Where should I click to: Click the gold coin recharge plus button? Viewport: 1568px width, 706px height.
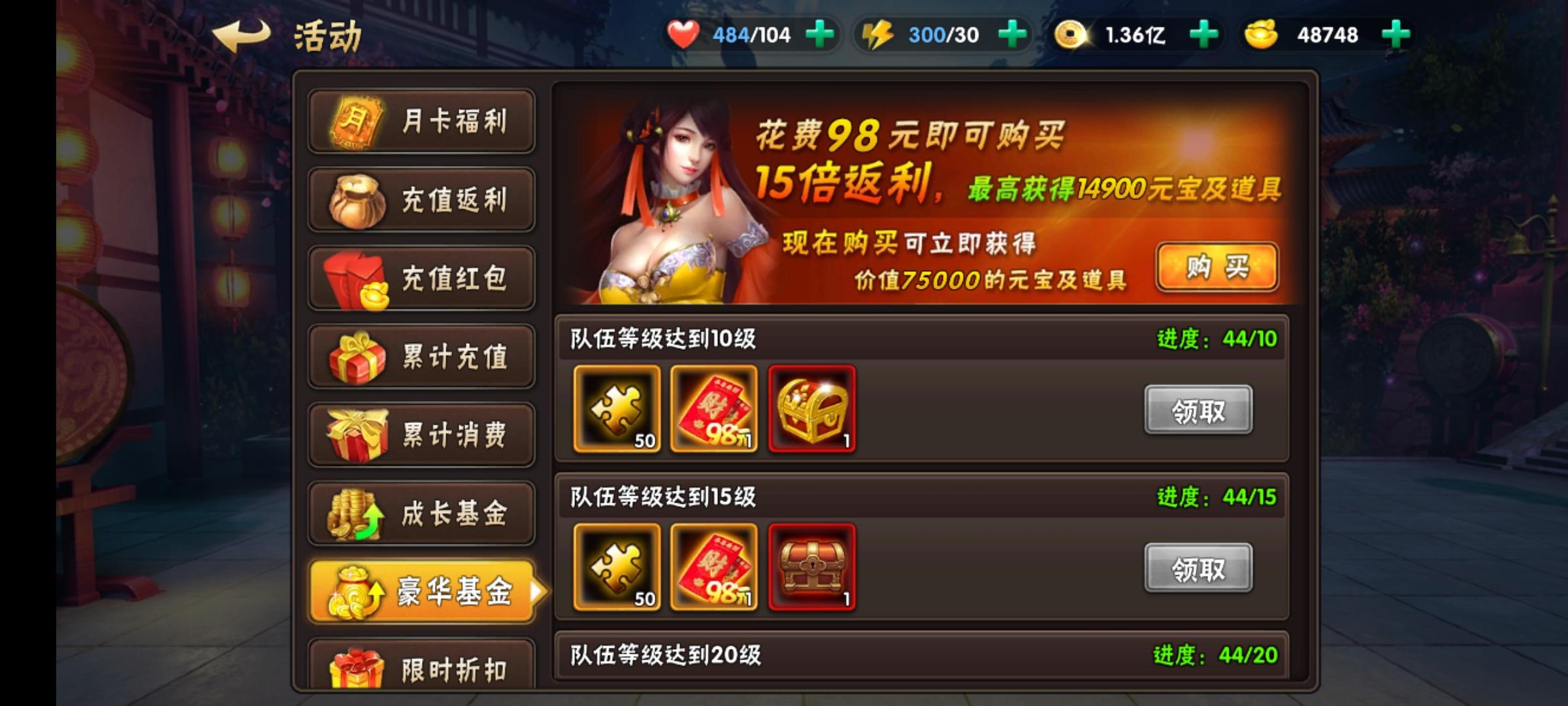(1204, 34)
